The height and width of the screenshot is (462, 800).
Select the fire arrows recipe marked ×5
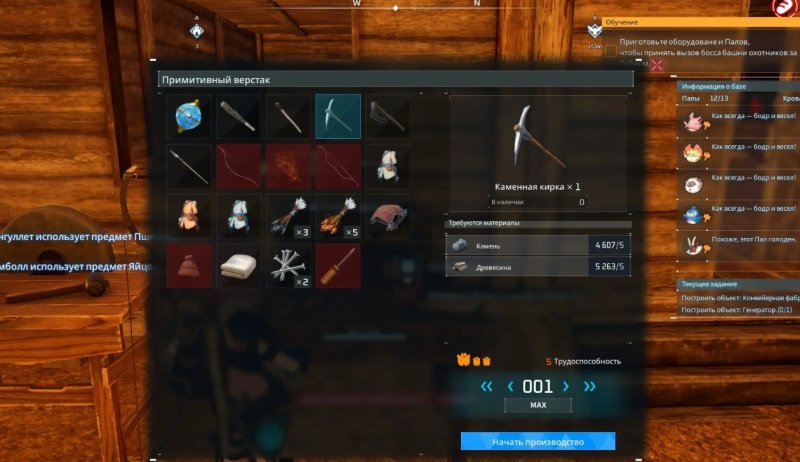click(338, 216)
